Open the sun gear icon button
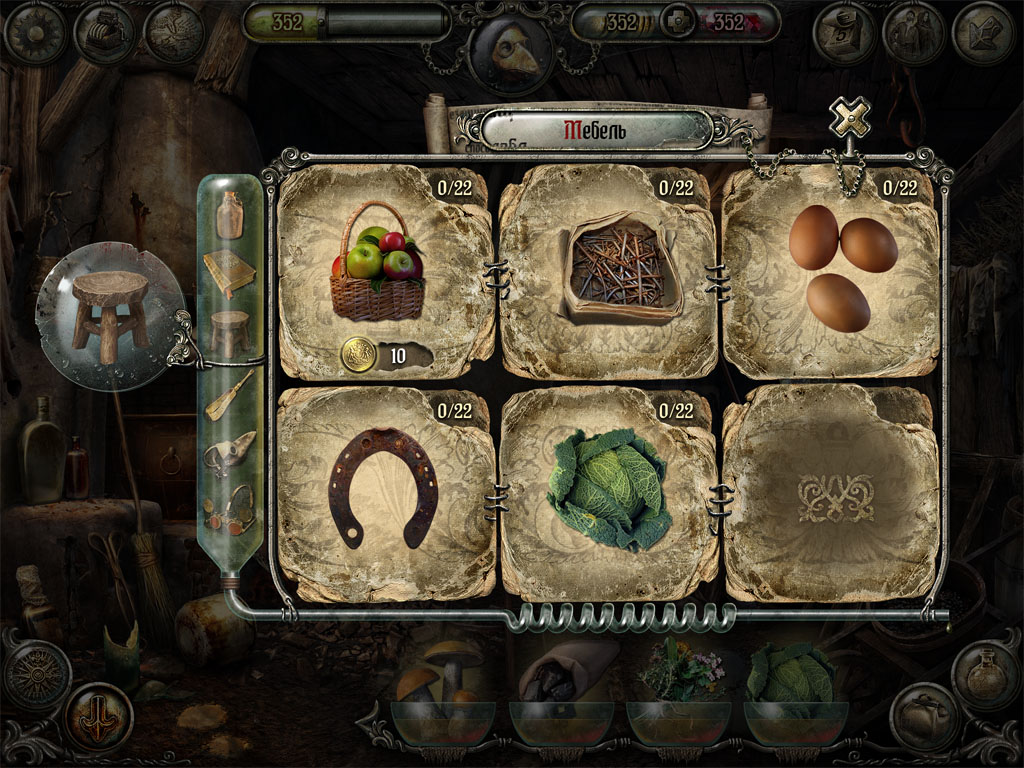The height and width of the screenshot is (768, 1024). click(35, 33)
